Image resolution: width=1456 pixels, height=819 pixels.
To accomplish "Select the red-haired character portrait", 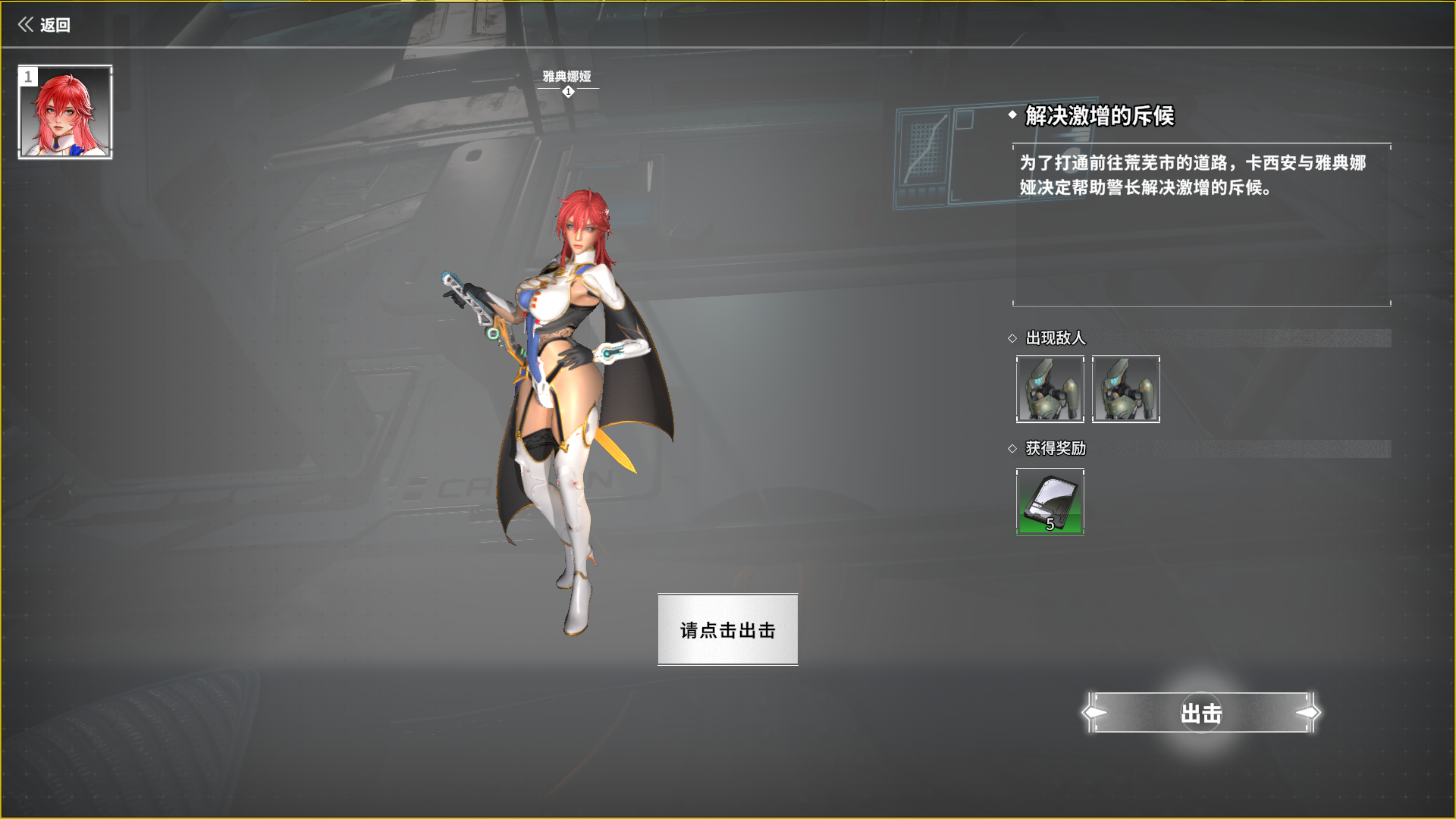I will pyautogui.click(x=65, y=112).
